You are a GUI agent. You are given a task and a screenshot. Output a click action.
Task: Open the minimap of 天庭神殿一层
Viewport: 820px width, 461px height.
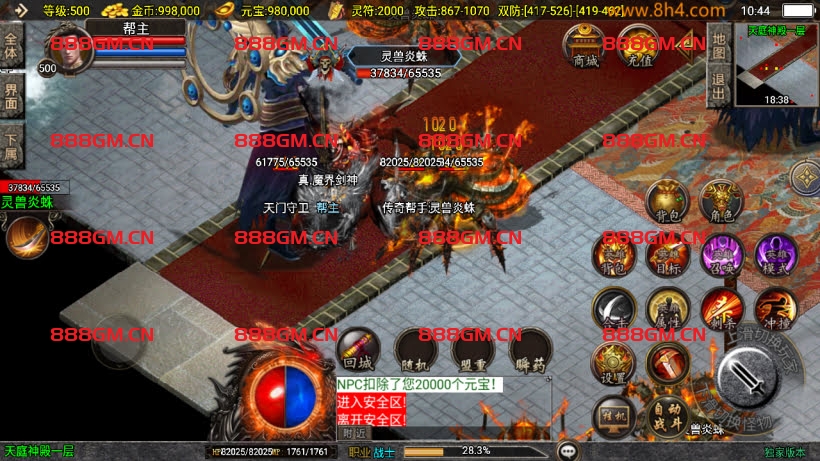776,64
